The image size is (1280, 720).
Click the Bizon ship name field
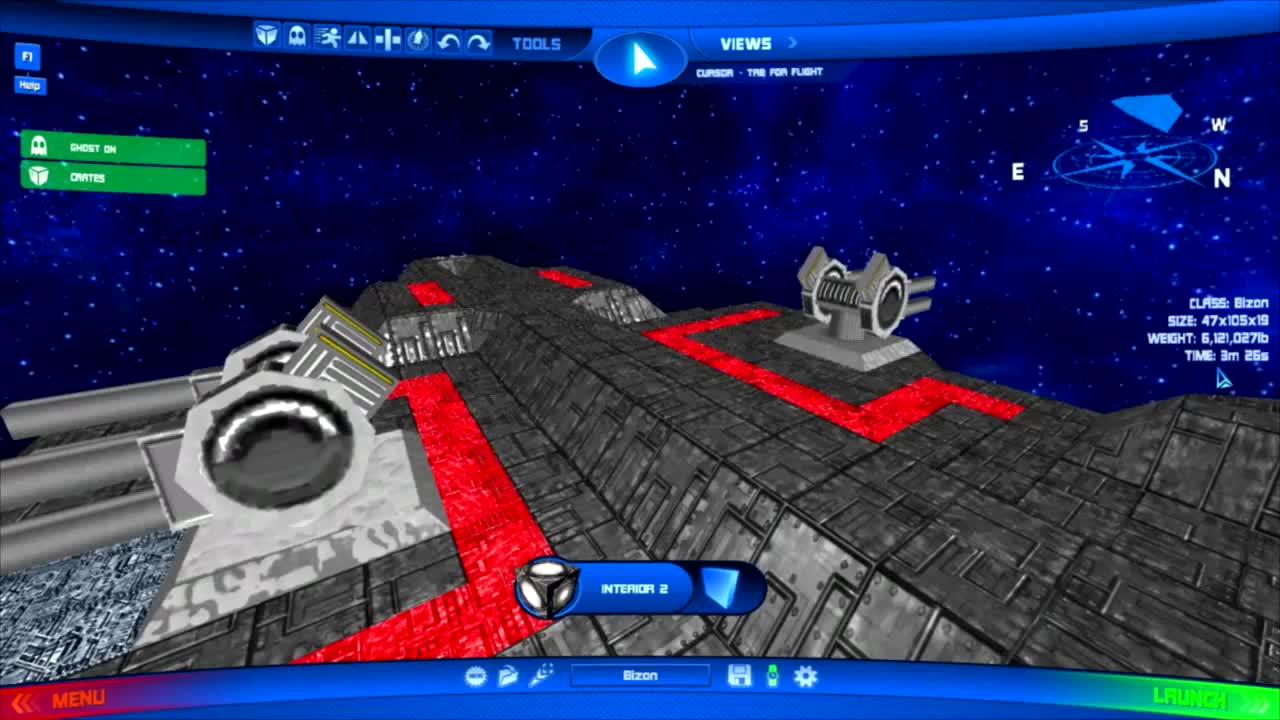[x=640, y=676]
